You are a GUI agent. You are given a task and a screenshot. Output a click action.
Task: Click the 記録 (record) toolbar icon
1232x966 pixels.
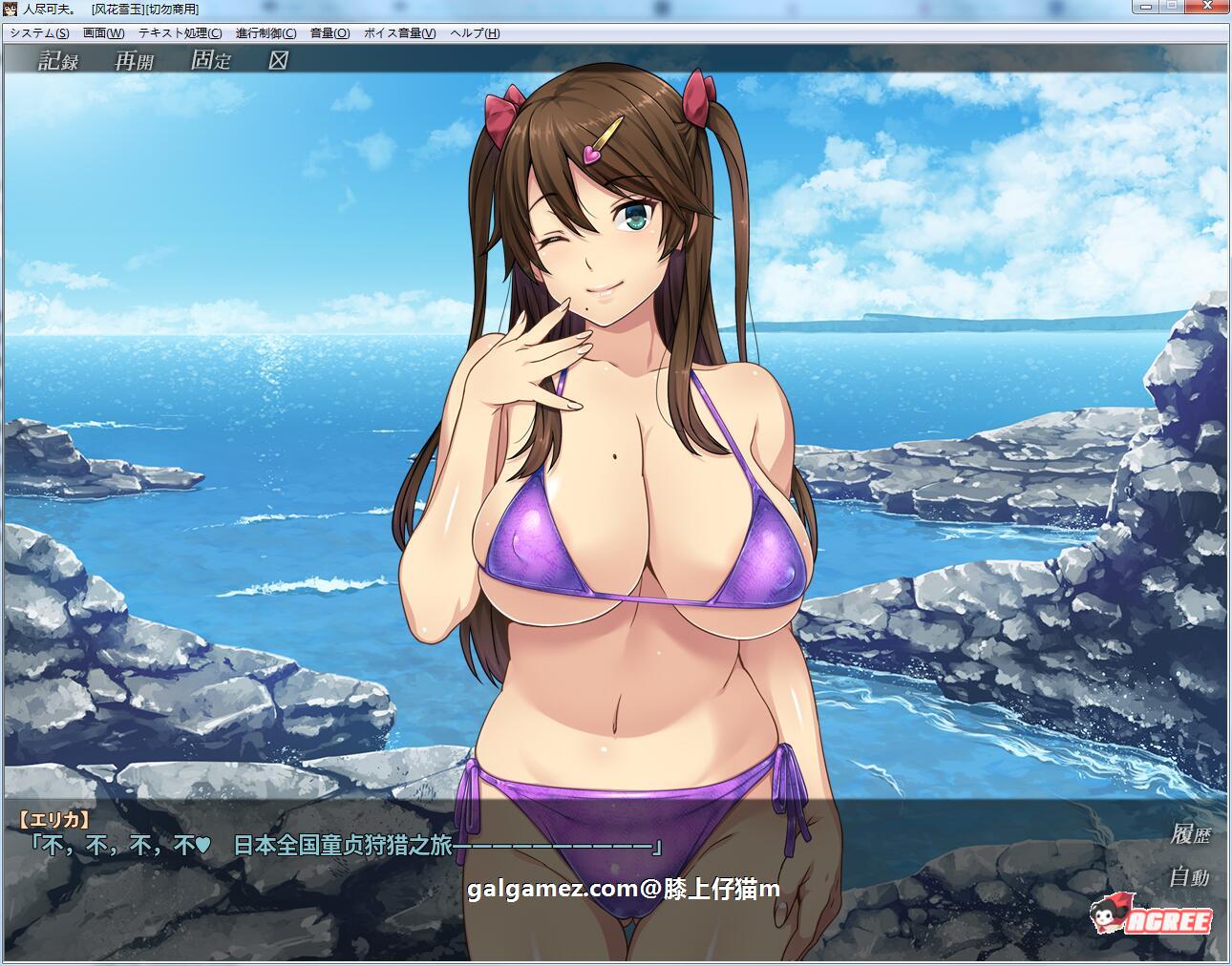57,62
